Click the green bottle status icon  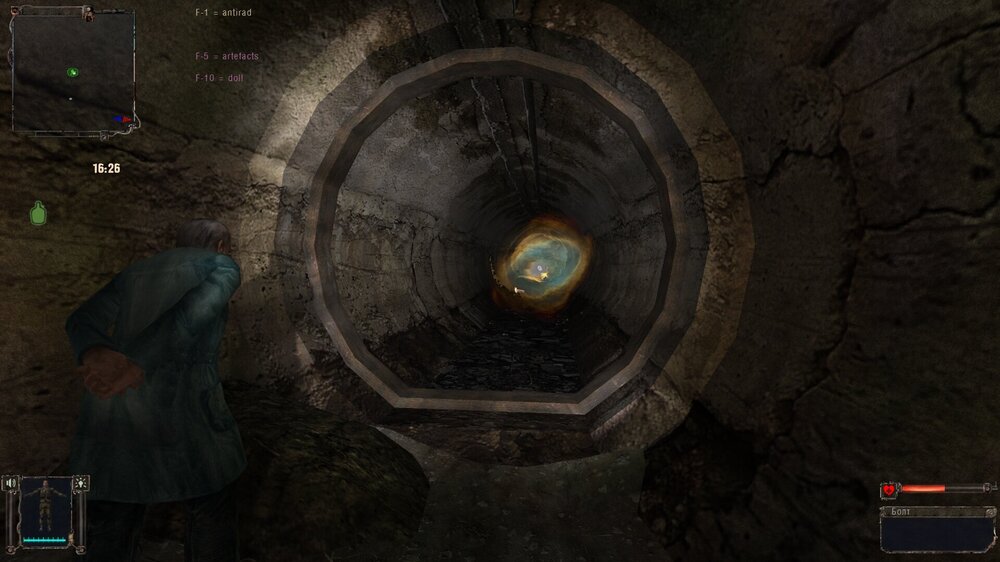point(39,212)
